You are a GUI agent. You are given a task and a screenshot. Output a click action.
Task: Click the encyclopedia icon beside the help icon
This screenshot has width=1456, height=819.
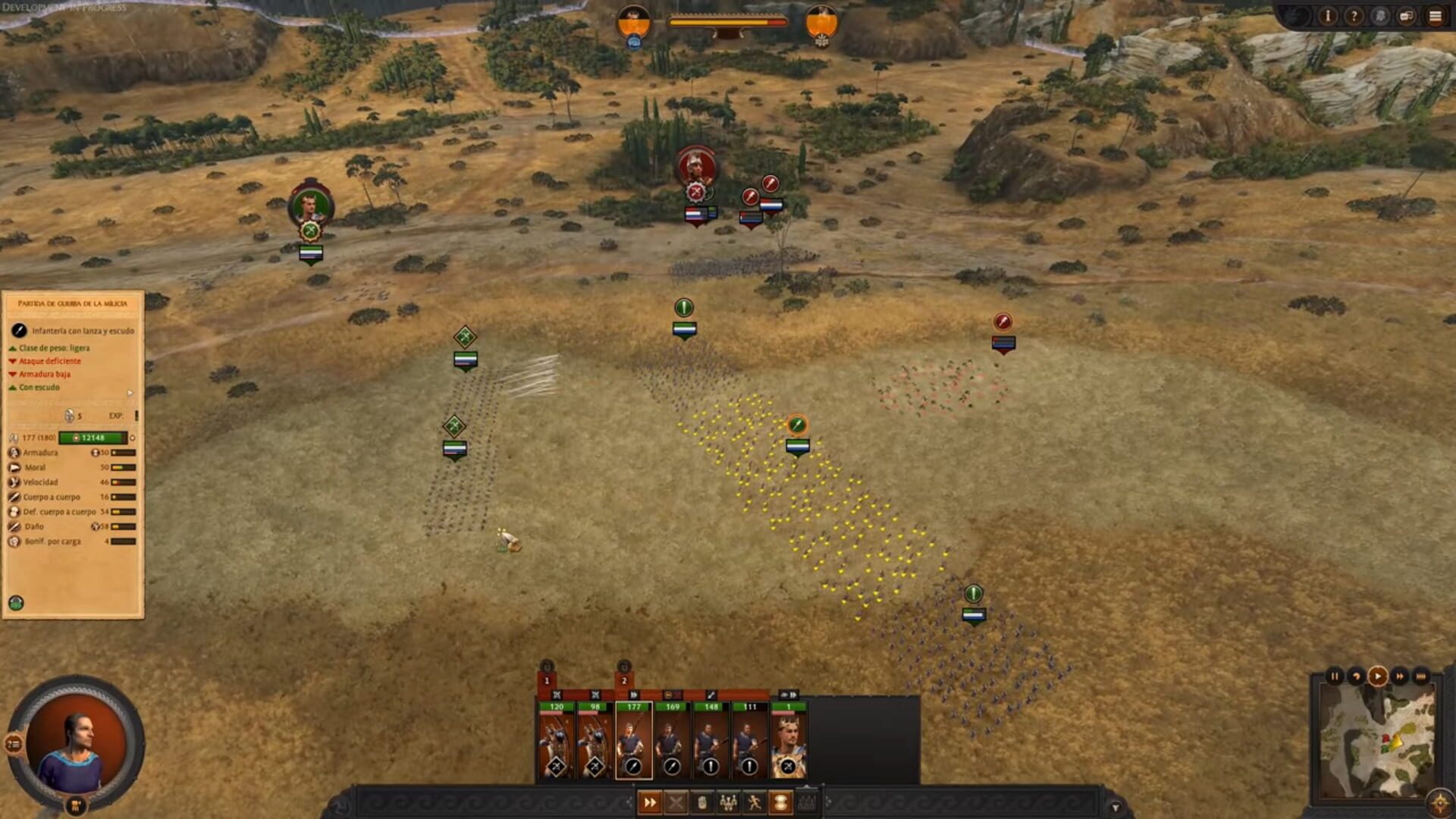1379,15
